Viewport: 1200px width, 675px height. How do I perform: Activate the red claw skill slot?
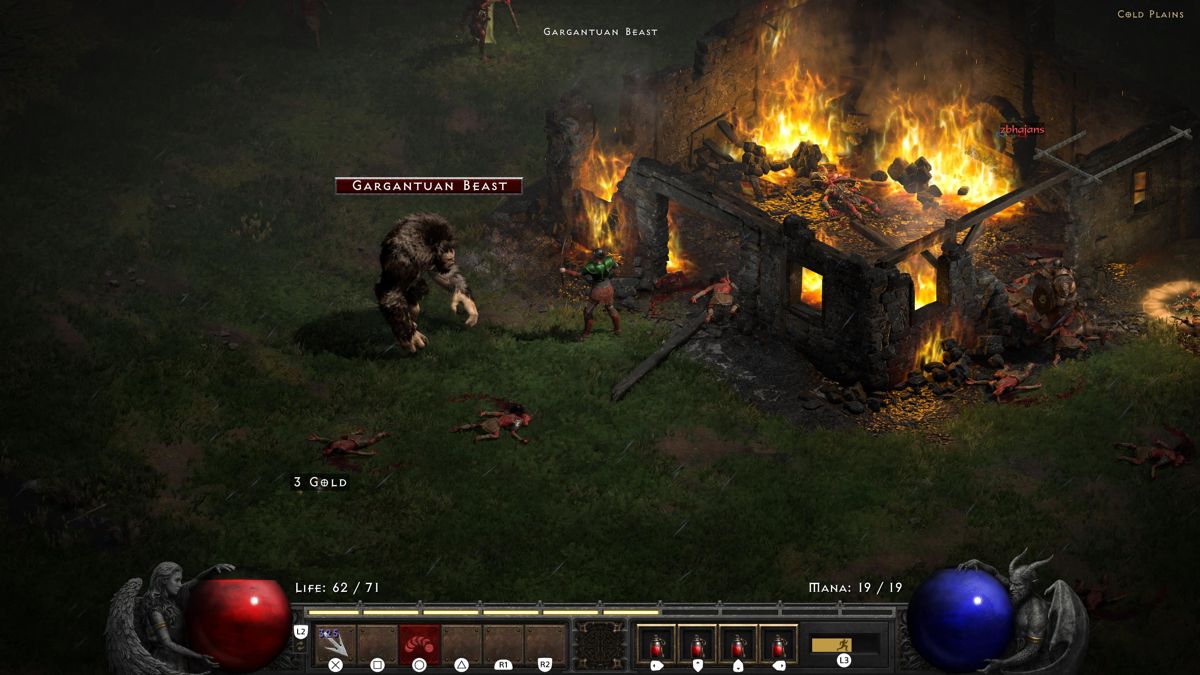click(x=419, y=643)
